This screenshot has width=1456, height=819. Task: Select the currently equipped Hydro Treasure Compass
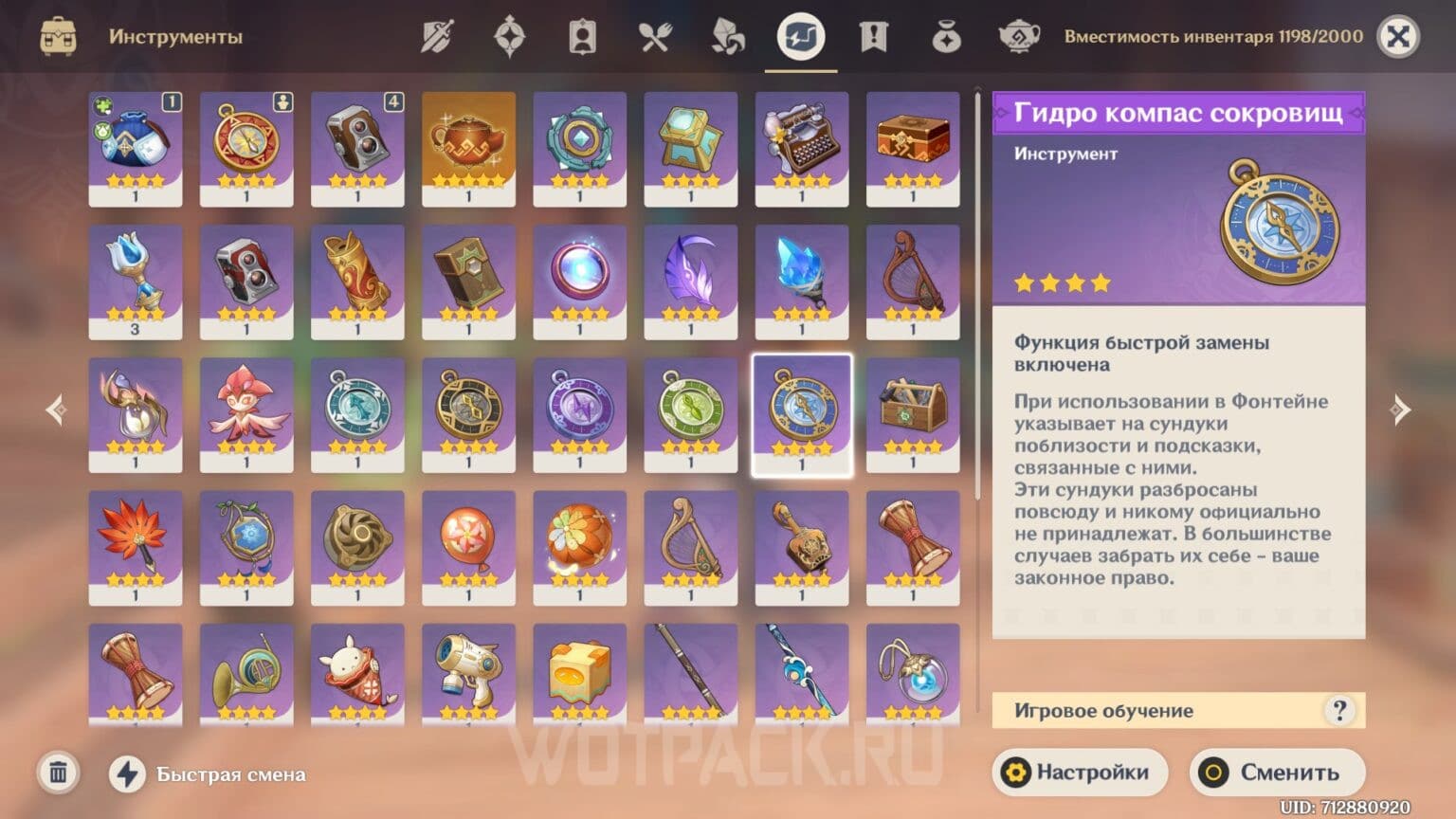point(801,414)
